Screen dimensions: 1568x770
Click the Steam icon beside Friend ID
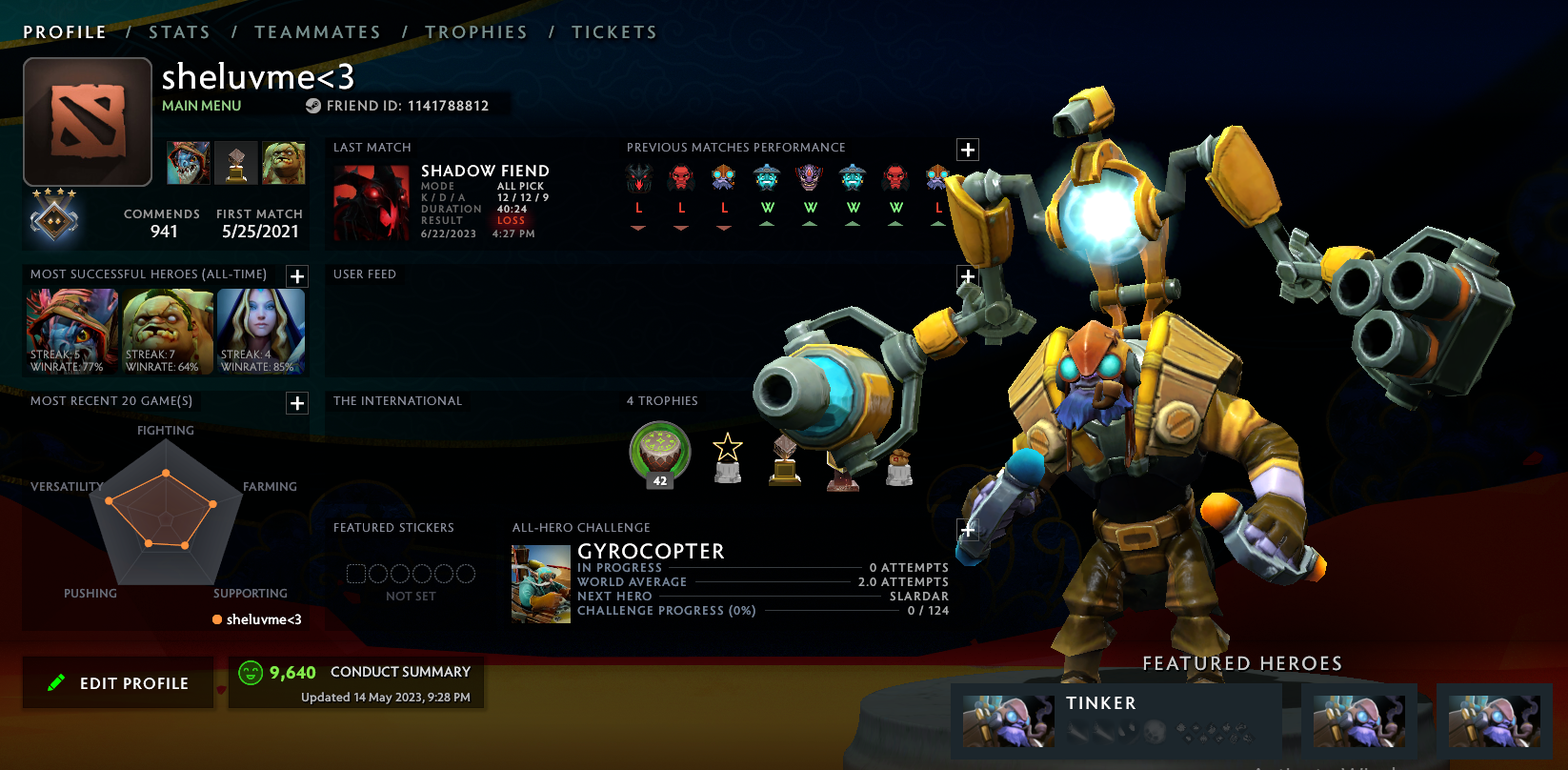tap(311, 106)
